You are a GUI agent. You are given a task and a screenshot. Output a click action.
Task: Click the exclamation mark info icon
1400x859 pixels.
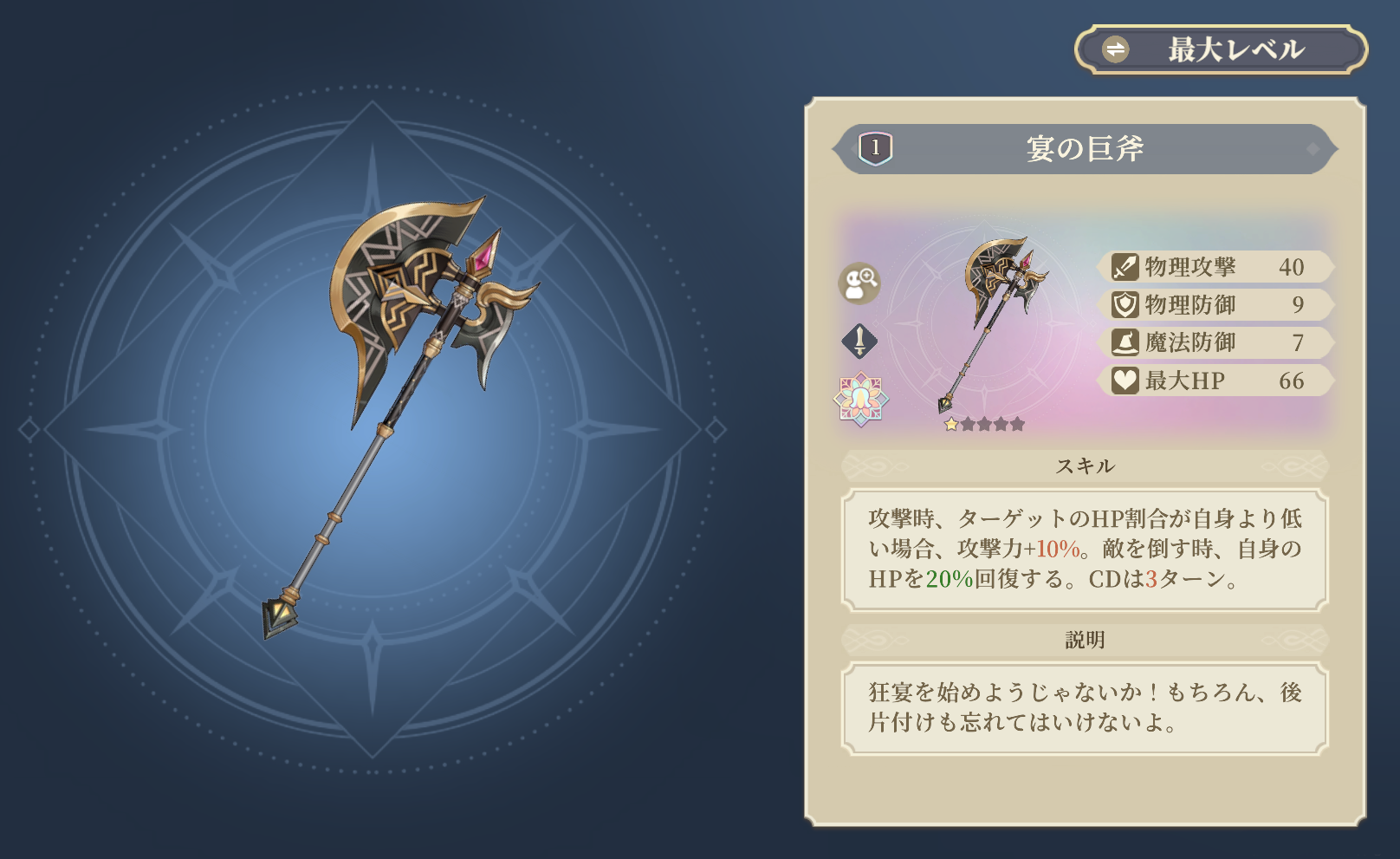[x=859, y=341]
